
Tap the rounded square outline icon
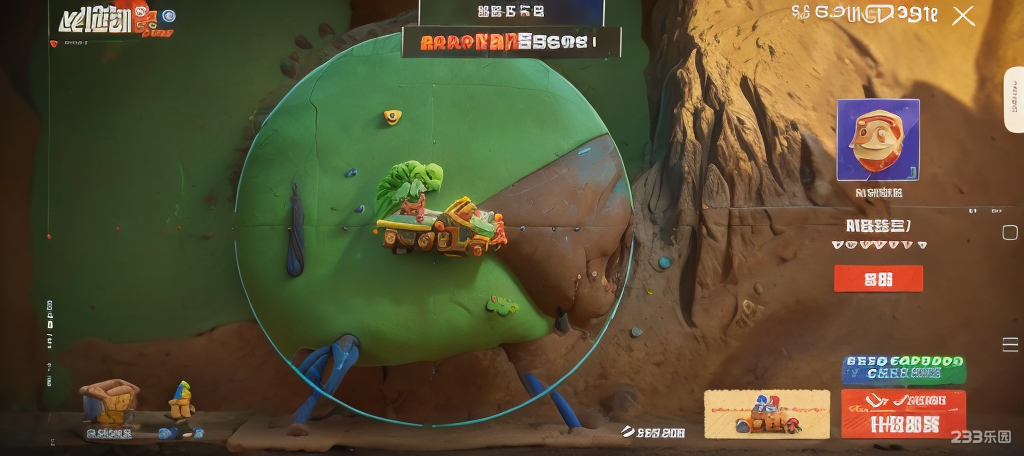[1010, 233]
